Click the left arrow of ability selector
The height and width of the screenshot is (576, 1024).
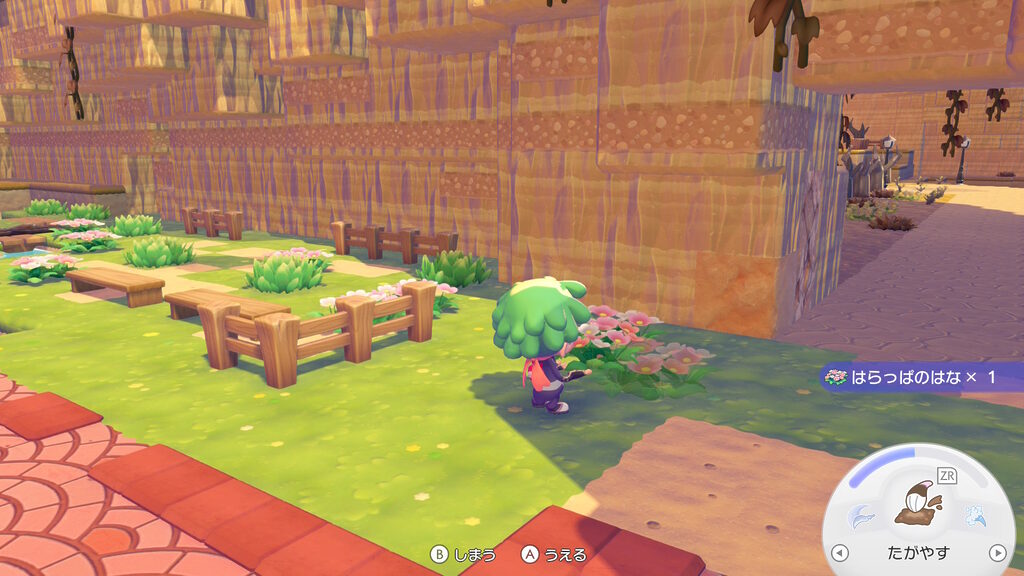click(x=840, y=553)
